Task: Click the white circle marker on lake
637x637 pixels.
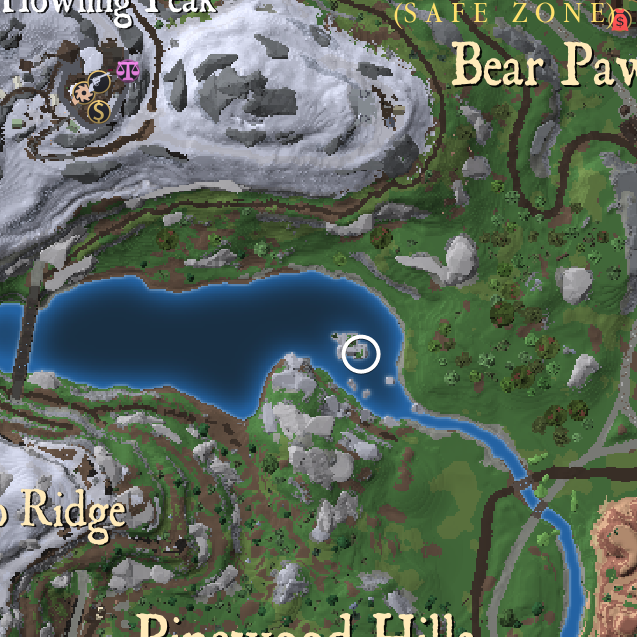Action: (x=361, y=354)
